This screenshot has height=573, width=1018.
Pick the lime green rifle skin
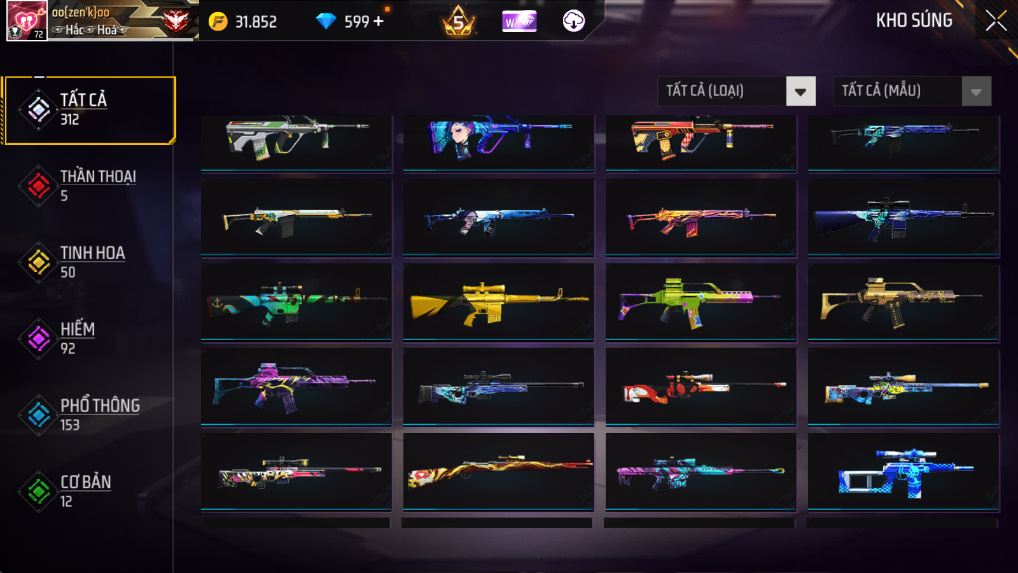[700, 302]
